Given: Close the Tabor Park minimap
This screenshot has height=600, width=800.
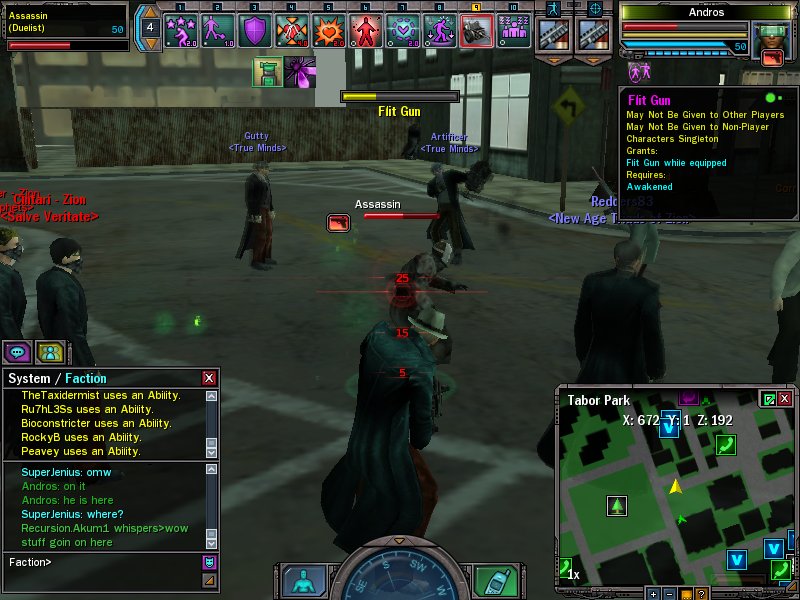Looking at the screenshot, I should [785, 399].
